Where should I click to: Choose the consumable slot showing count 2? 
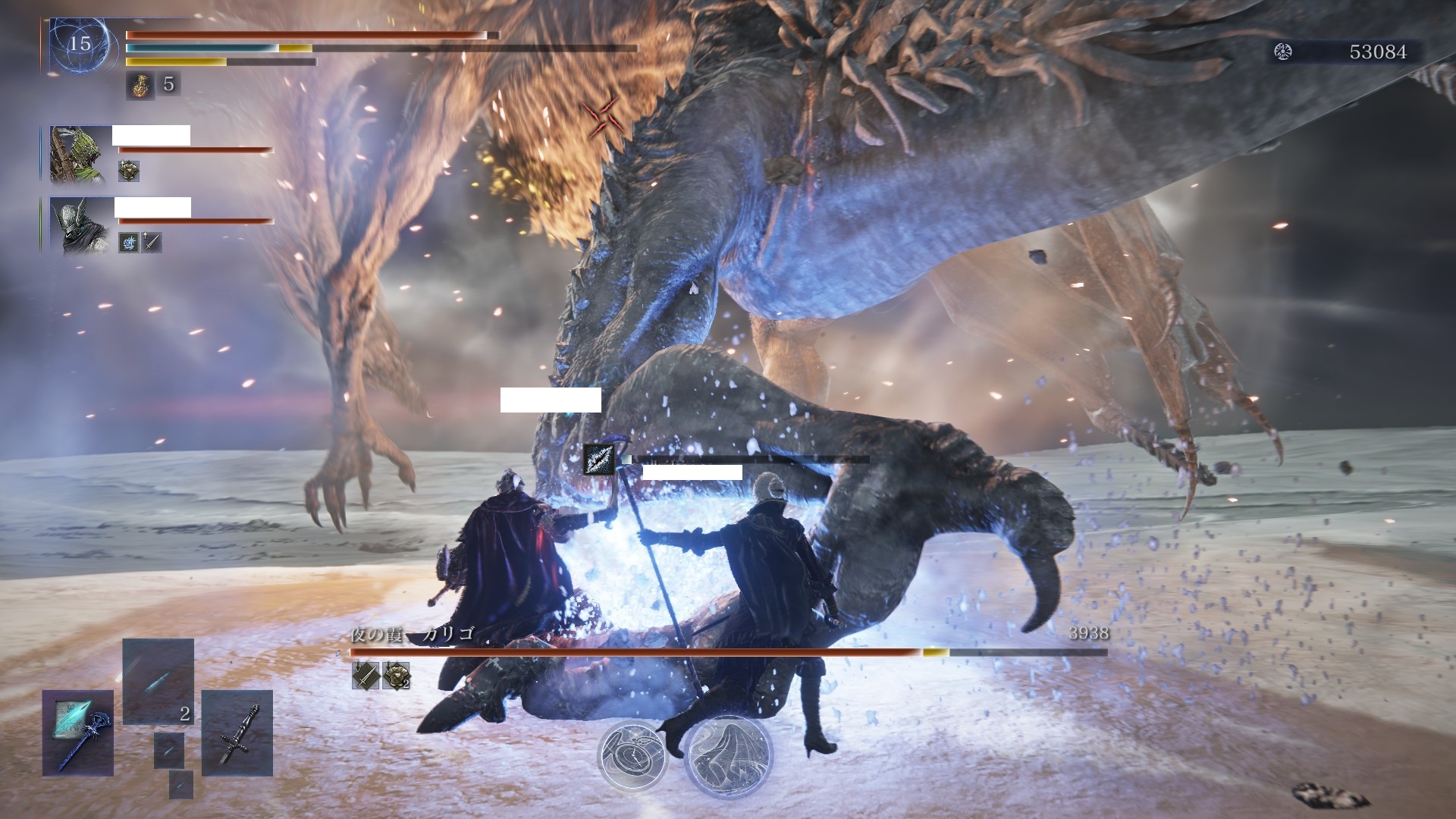click(x=158, y=681)
